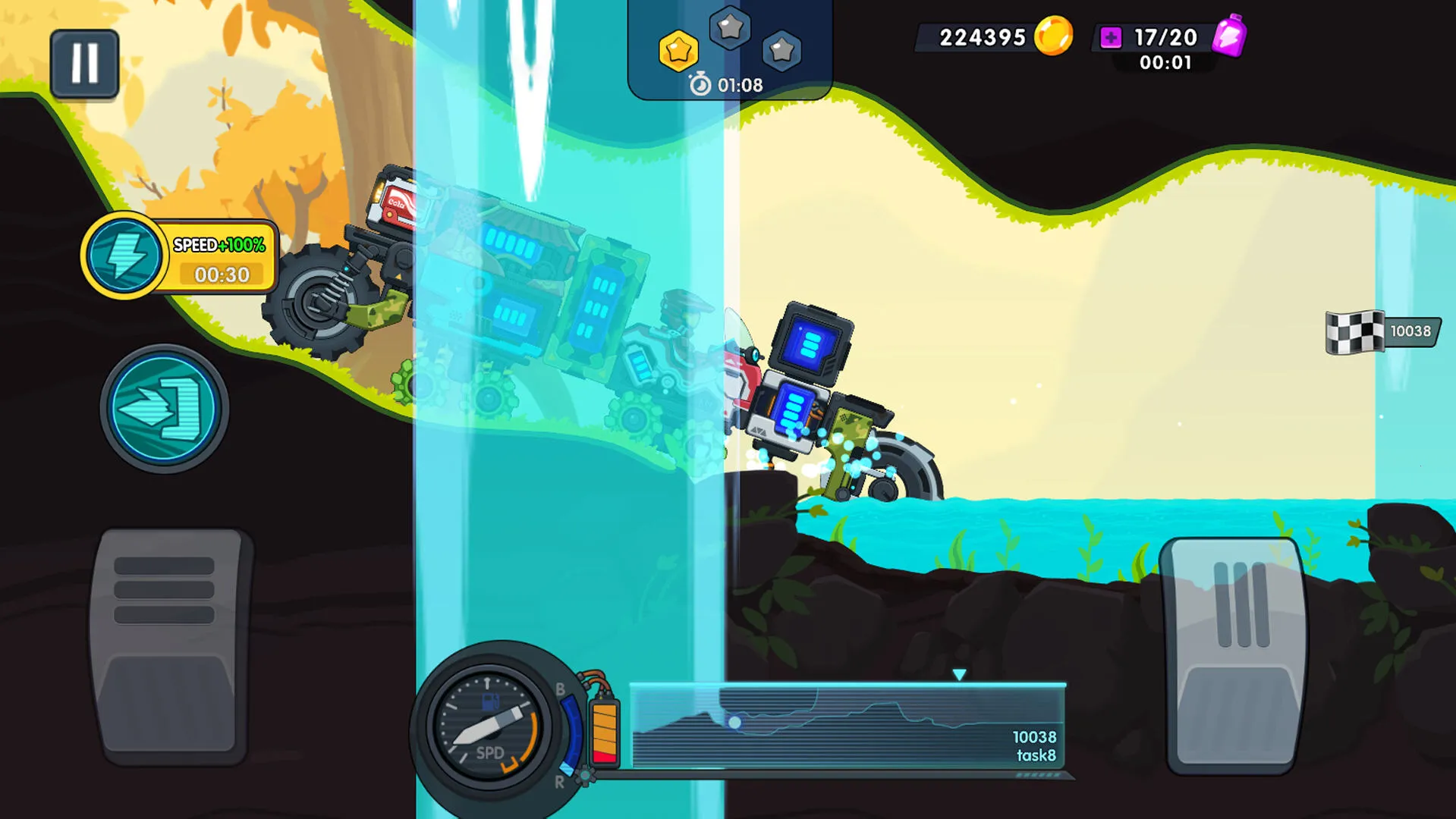Image resolution: width=1456 pixels, height=819 pixels.
Task: Click the purple plus to add fuel
Action: click(1111, 37)
